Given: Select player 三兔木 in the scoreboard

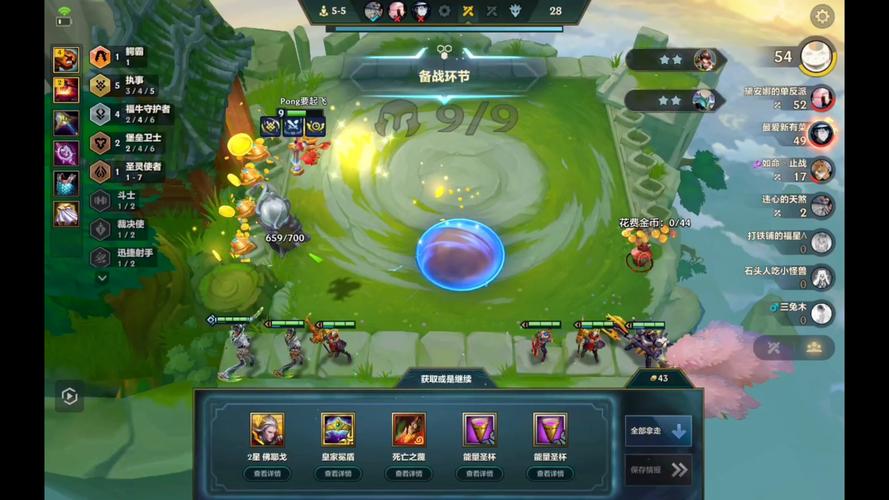Looking at the screenshot, I should 821,313.
